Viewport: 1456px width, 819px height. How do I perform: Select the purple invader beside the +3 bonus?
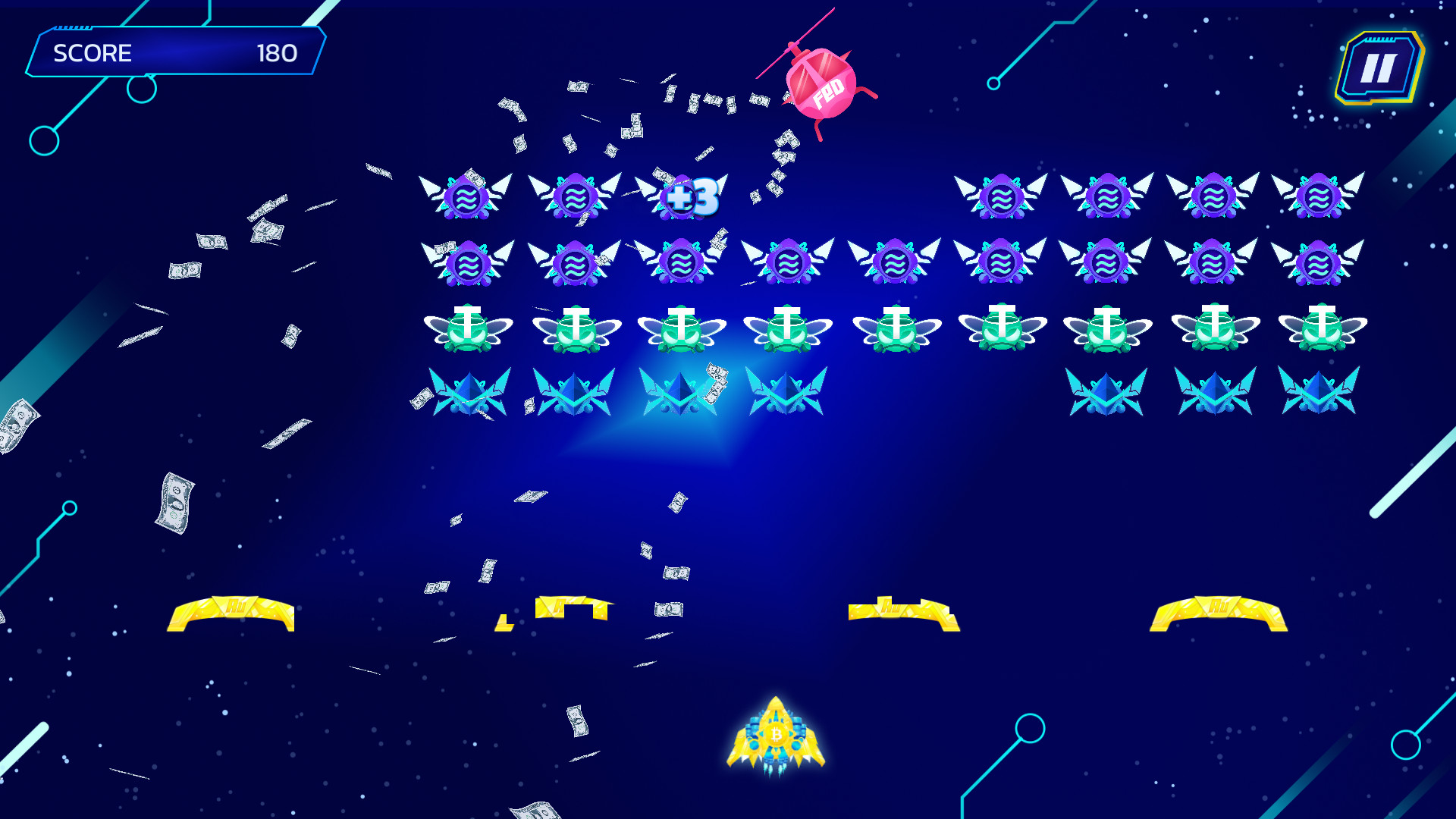pyautogui.click(x=576, y=196)
